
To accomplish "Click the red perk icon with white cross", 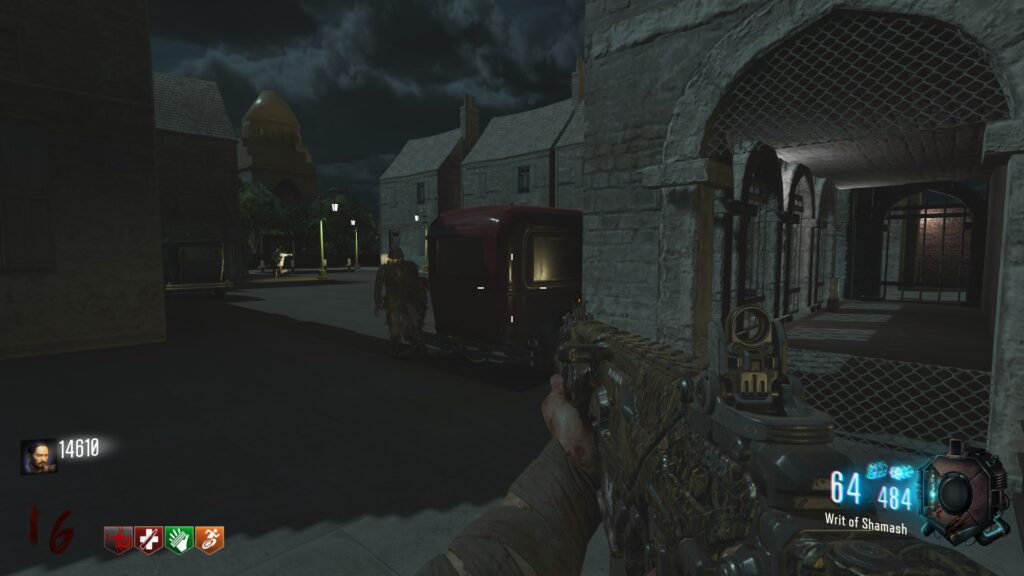I will [149, 540].
